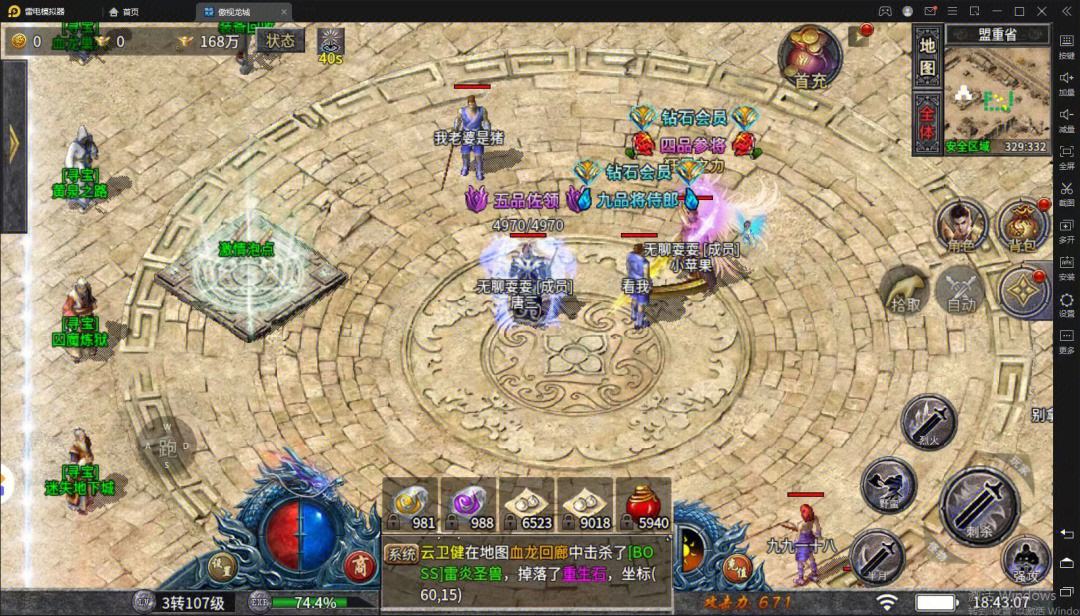Click the 地图 map button

point(927,56)
